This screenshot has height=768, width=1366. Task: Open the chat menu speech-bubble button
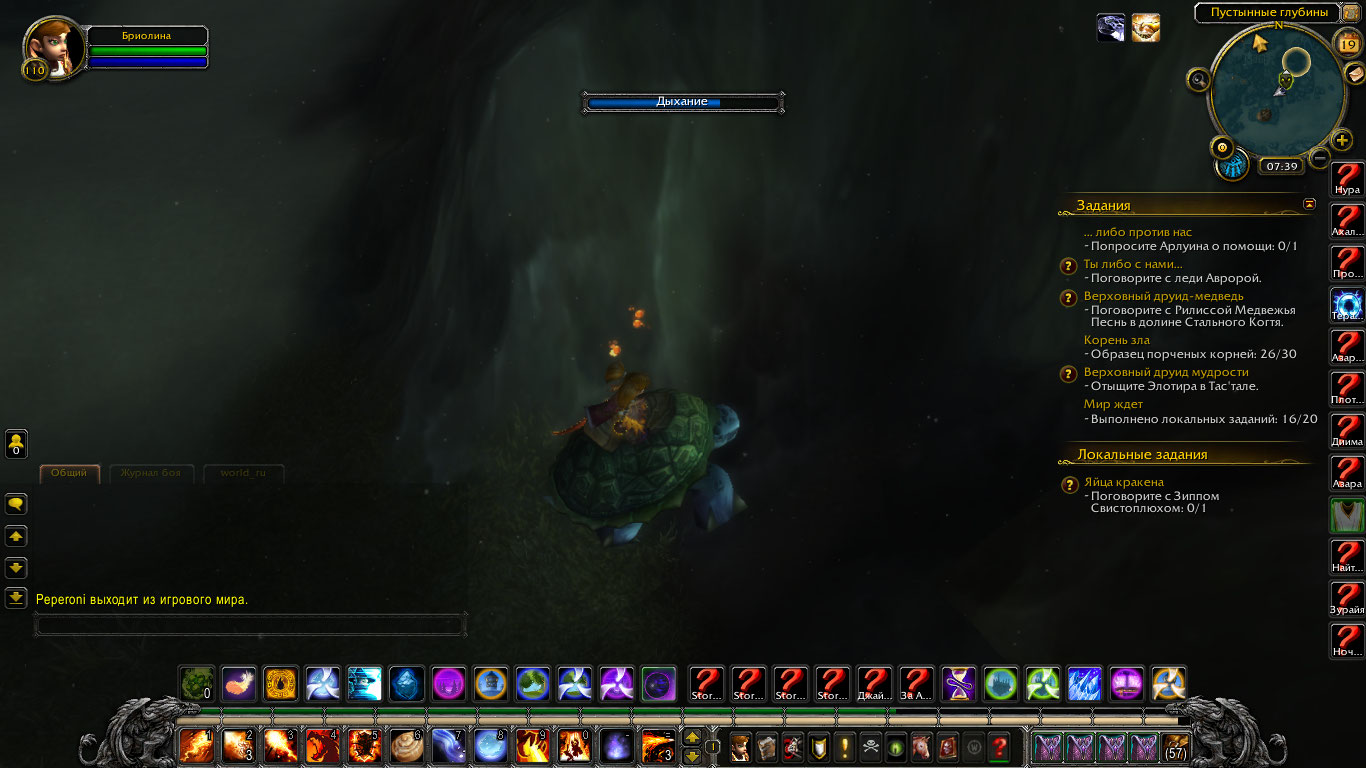(x=16, y=504)
